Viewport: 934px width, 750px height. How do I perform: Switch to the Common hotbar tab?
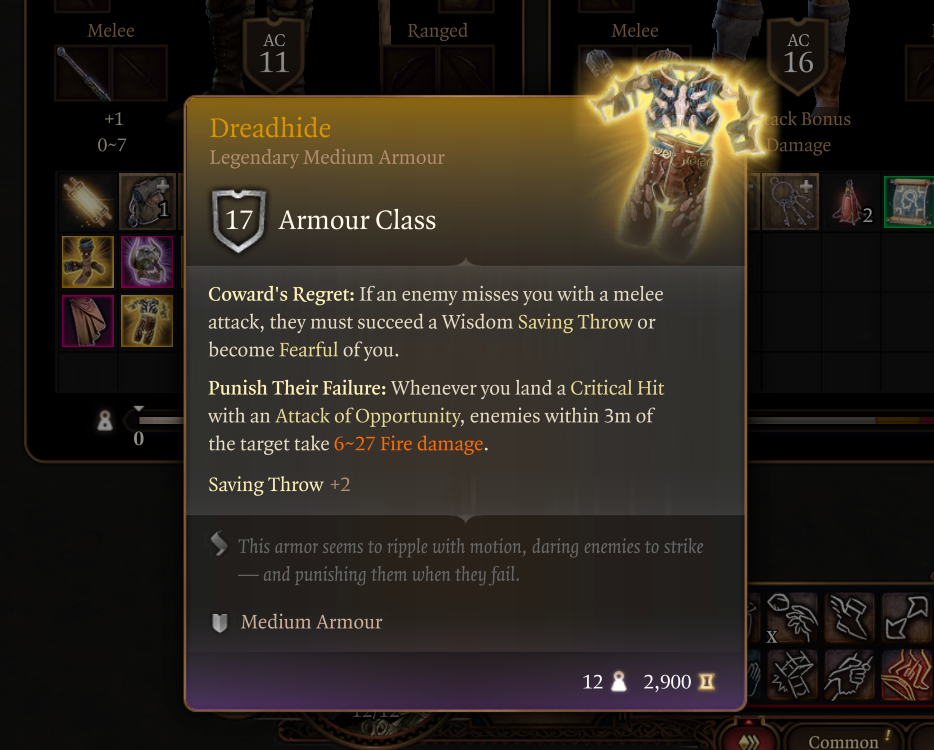(x=843, y=741)
